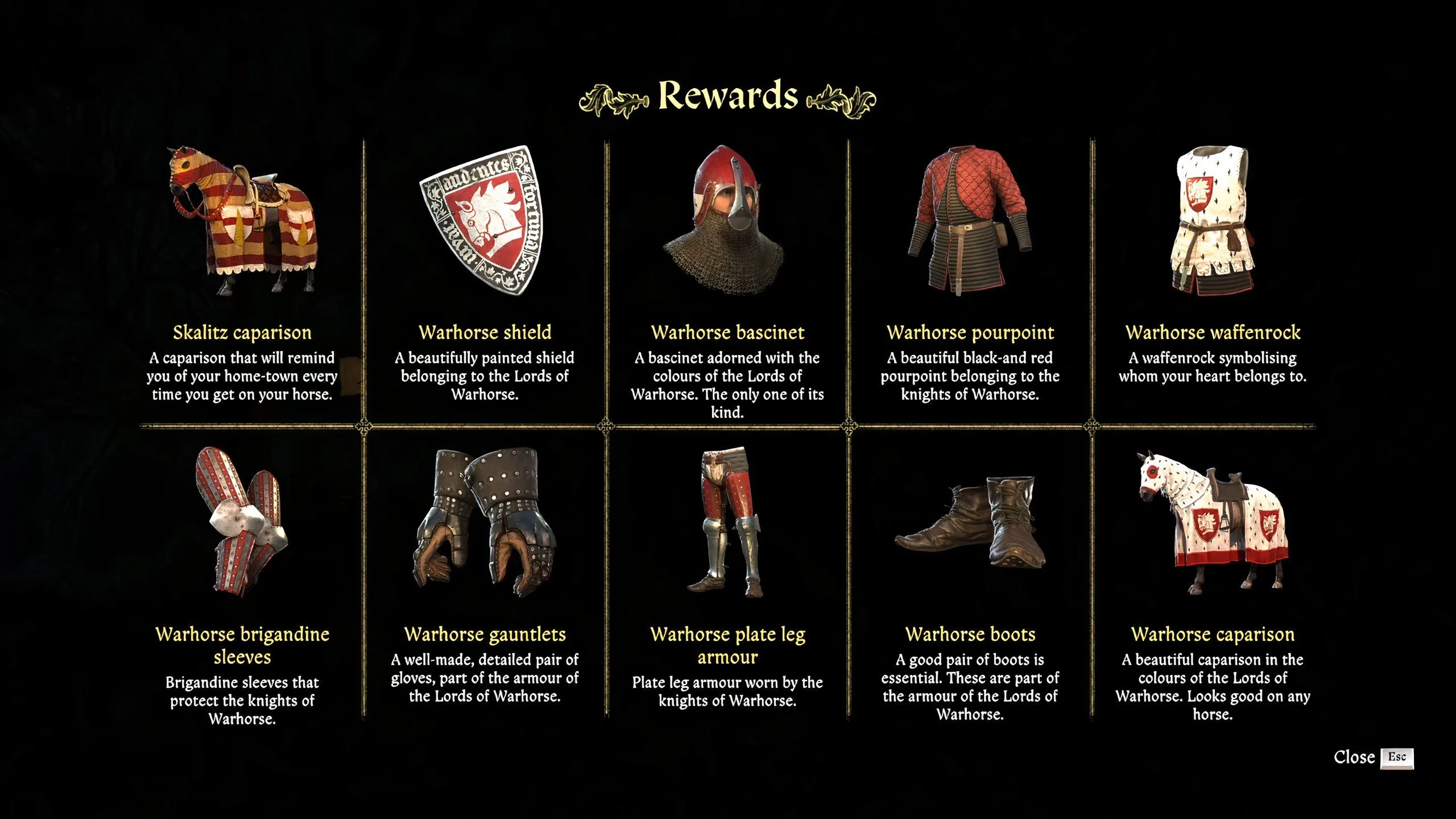Select the Skalitz caparison reward
Viewport: 1456px width, 819px height.
click(x=242, y=222)
